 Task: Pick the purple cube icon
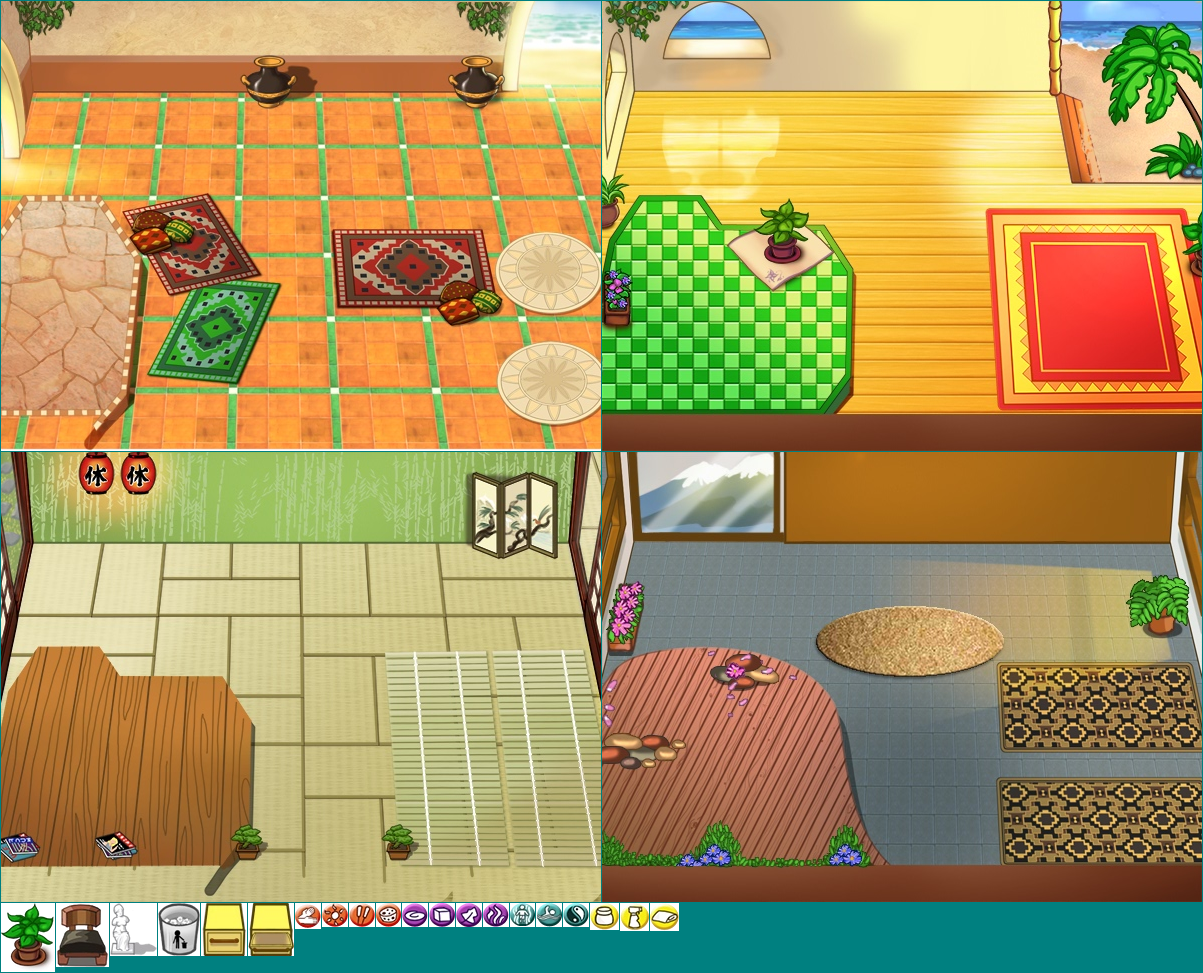(x=441, y=915)
